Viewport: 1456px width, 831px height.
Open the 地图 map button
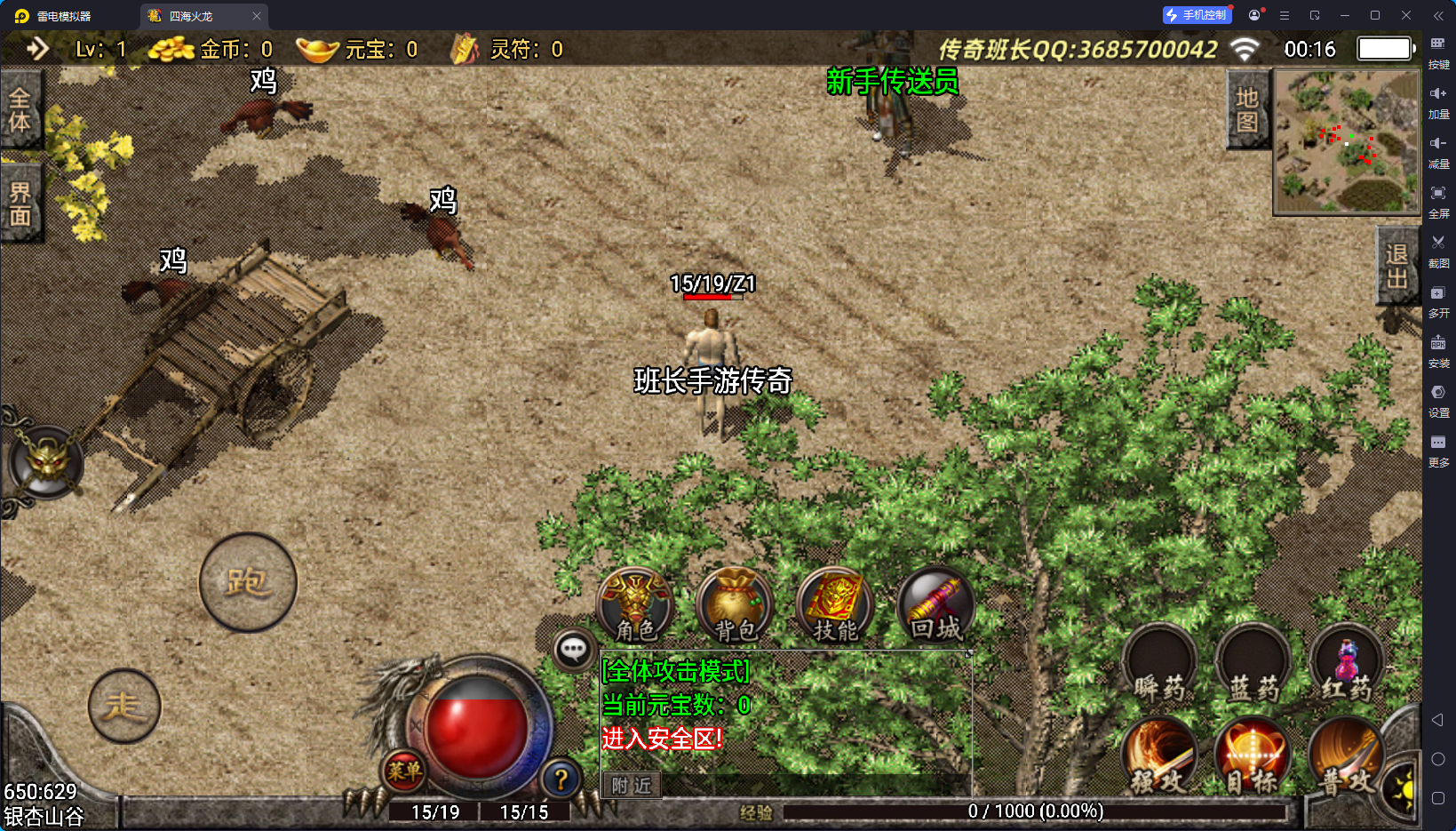(1247, 110)
